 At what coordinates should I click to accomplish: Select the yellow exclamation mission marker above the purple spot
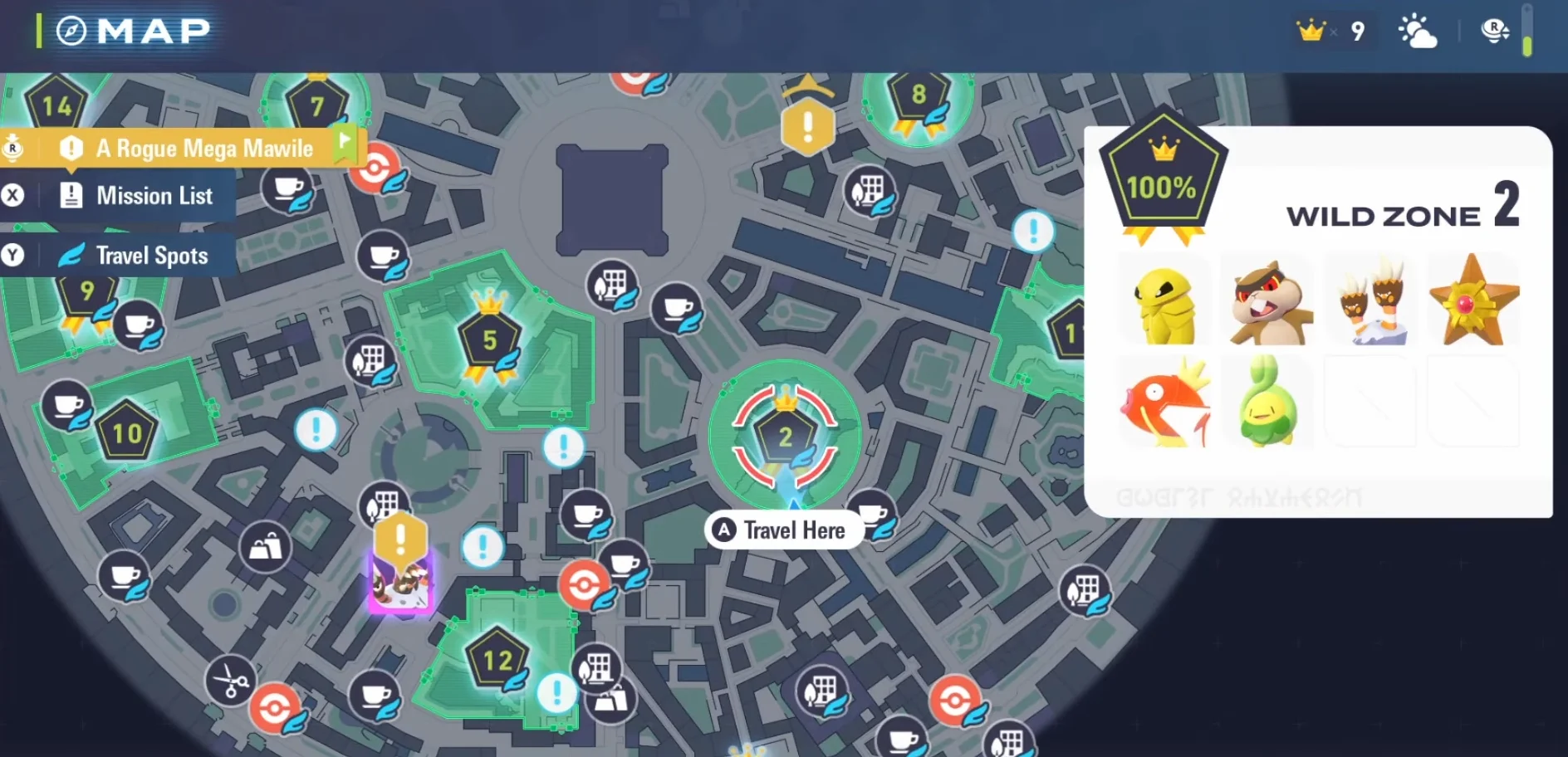[x=400, y=539]
